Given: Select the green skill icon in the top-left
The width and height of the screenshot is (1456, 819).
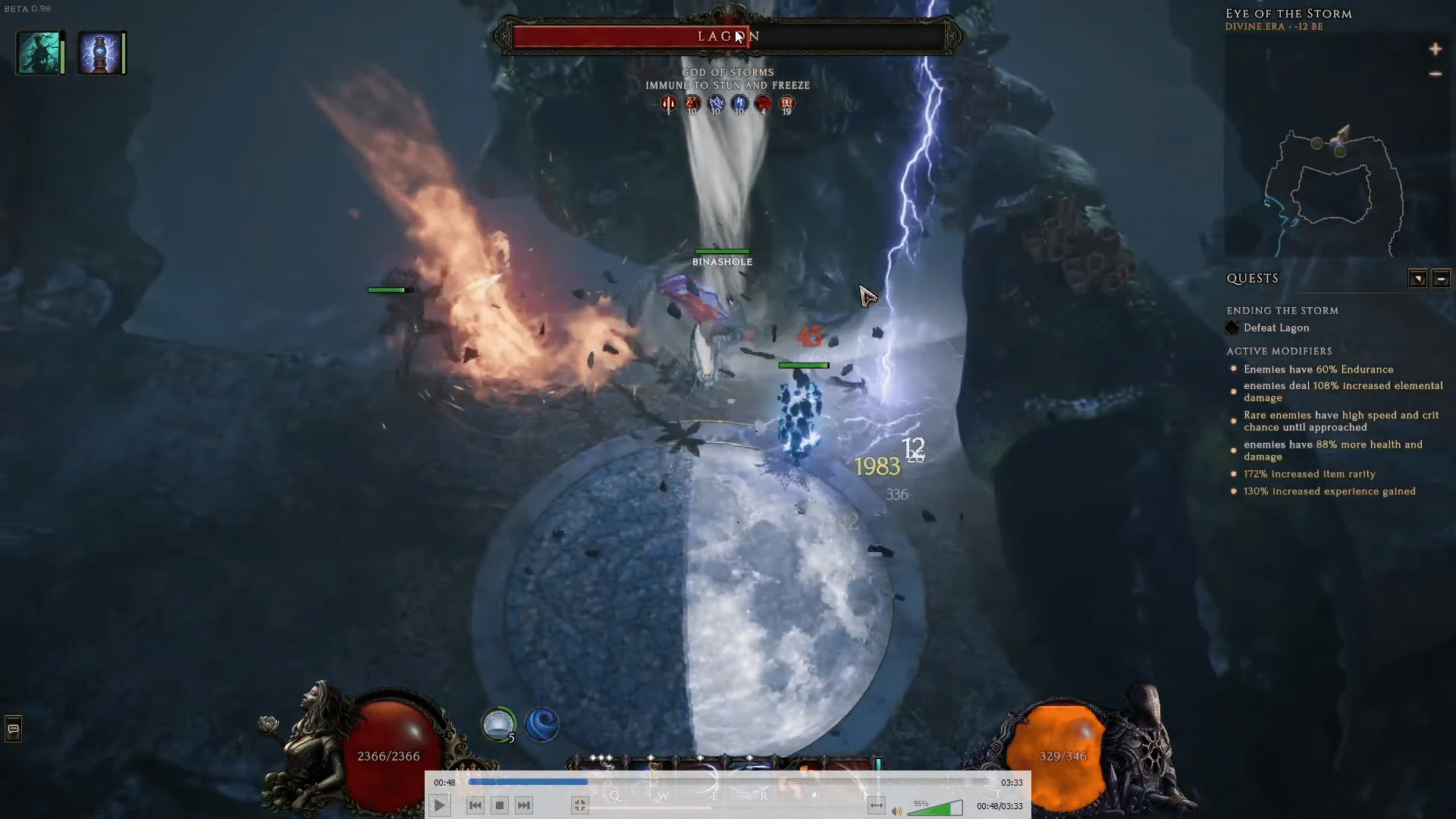Looking at the screenshot, I should [39, 52].
